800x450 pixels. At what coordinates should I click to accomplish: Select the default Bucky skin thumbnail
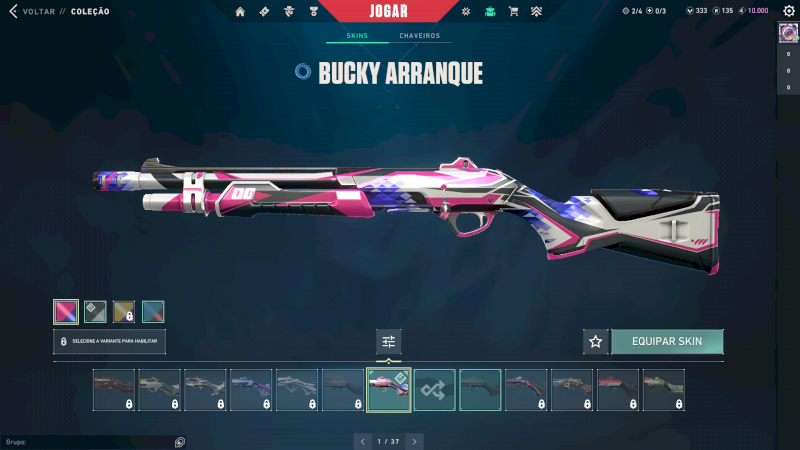(480, 390)
